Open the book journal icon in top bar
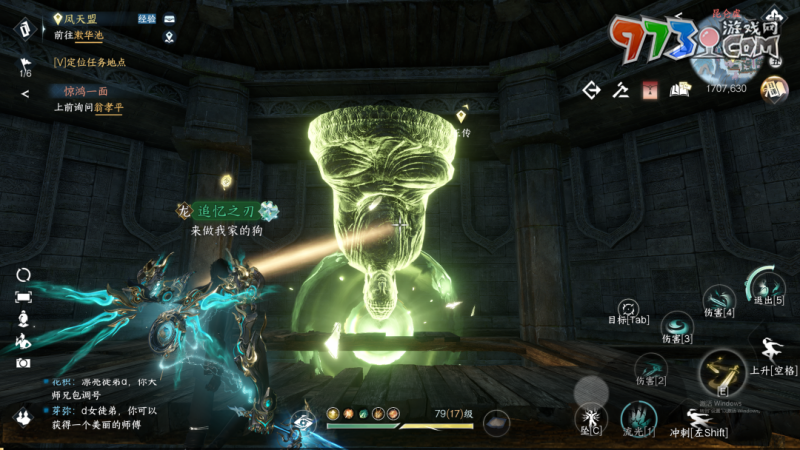This screenshot has height=450, width=800. coord(680,90)
